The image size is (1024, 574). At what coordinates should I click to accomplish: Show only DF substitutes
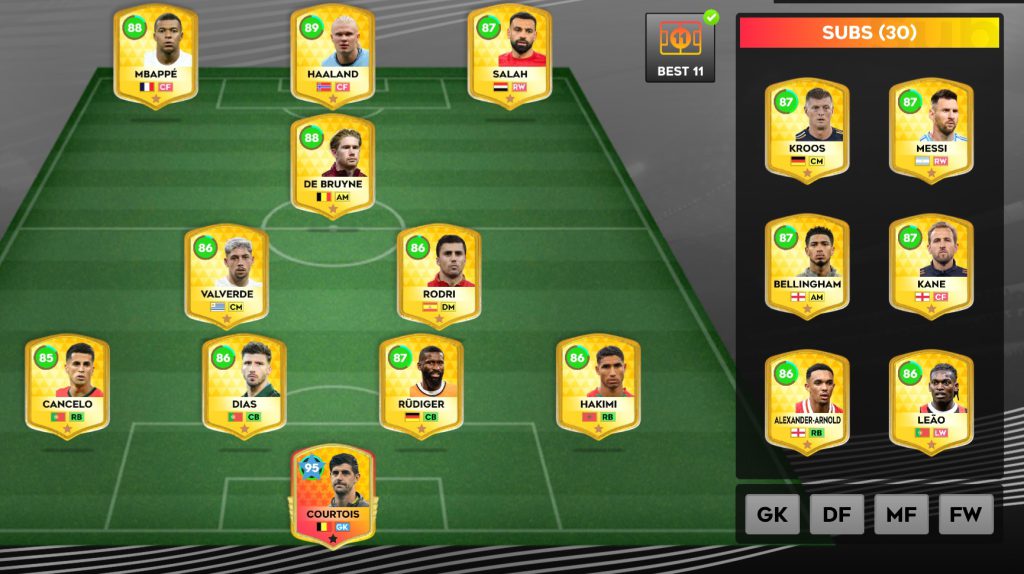click(837, 515)
